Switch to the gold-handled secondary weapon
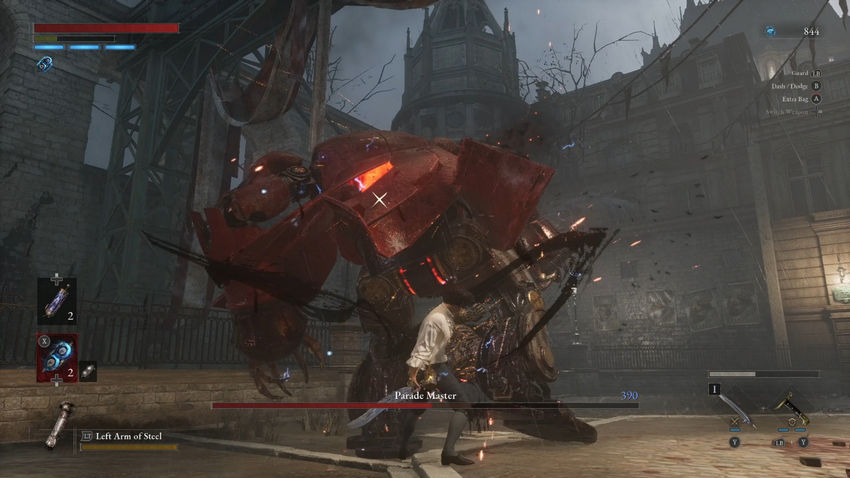 794,410
